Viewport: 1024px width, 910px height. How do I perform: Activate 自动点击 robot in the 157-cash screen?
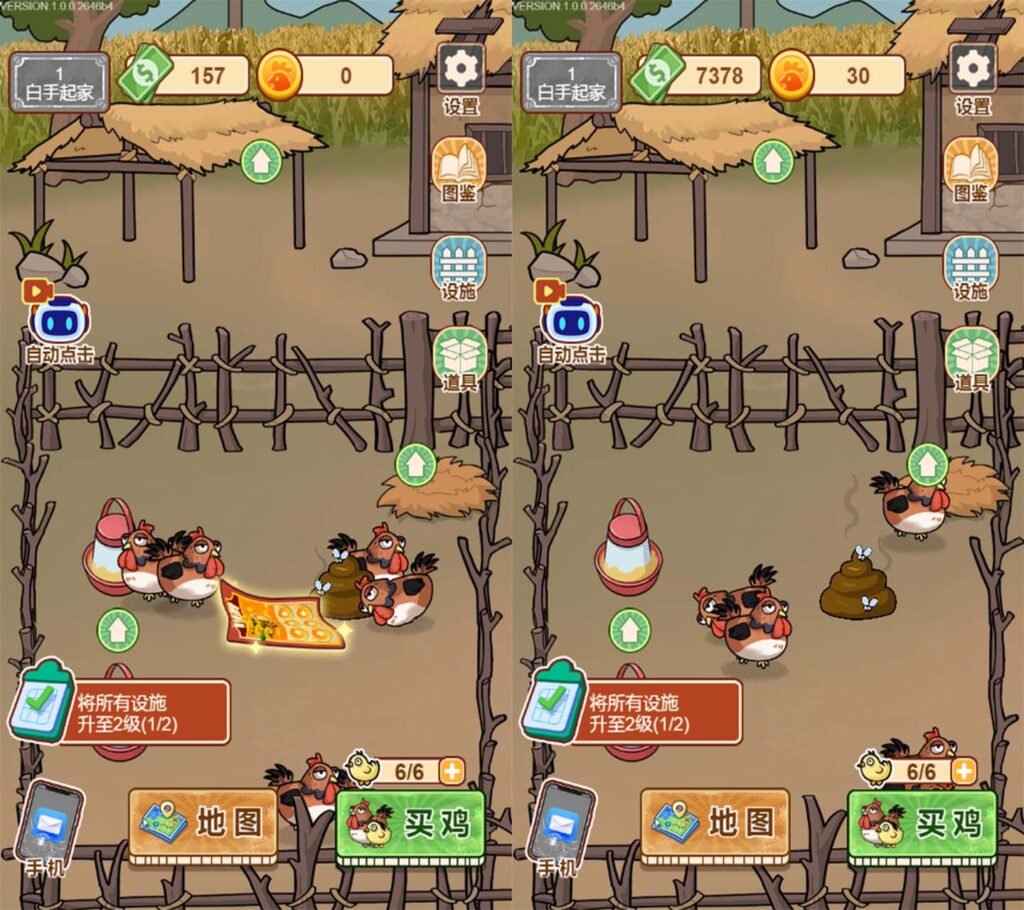pos(60,326)
